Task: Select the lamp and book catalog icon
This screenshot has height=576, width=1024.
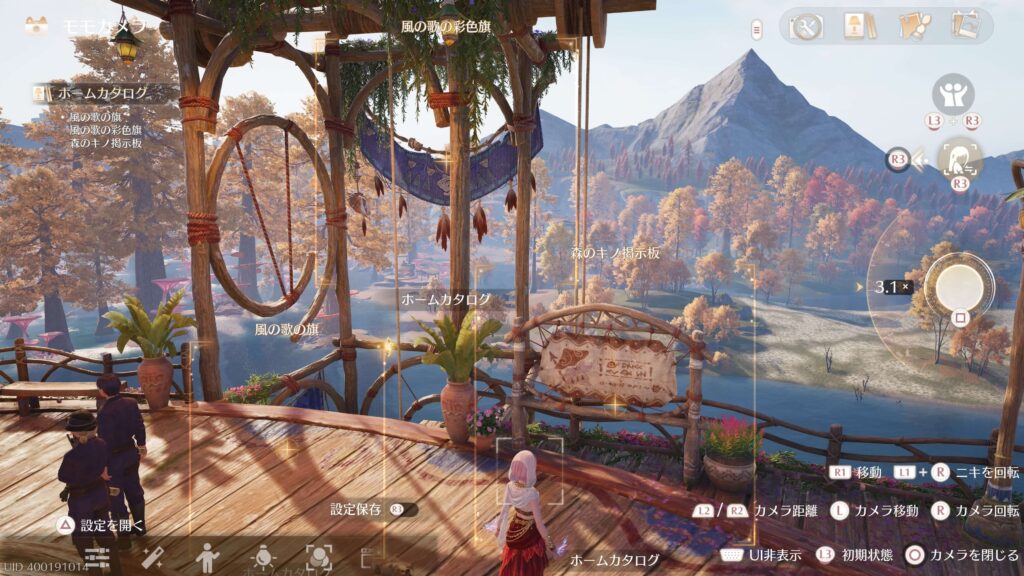Action: tap(855, 27)
